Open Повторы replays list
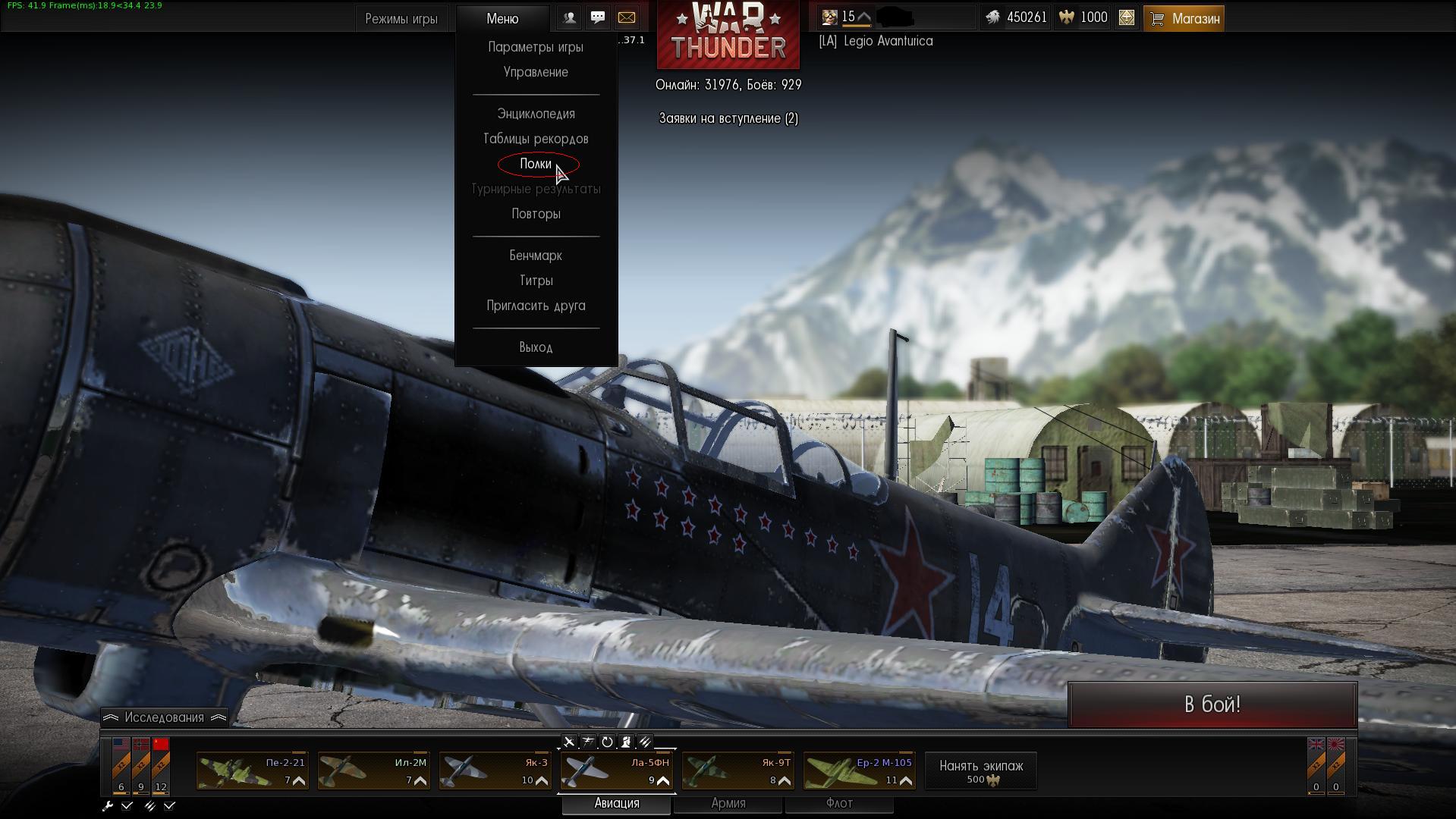The image size is (1456, 819). tap(536, 214)
